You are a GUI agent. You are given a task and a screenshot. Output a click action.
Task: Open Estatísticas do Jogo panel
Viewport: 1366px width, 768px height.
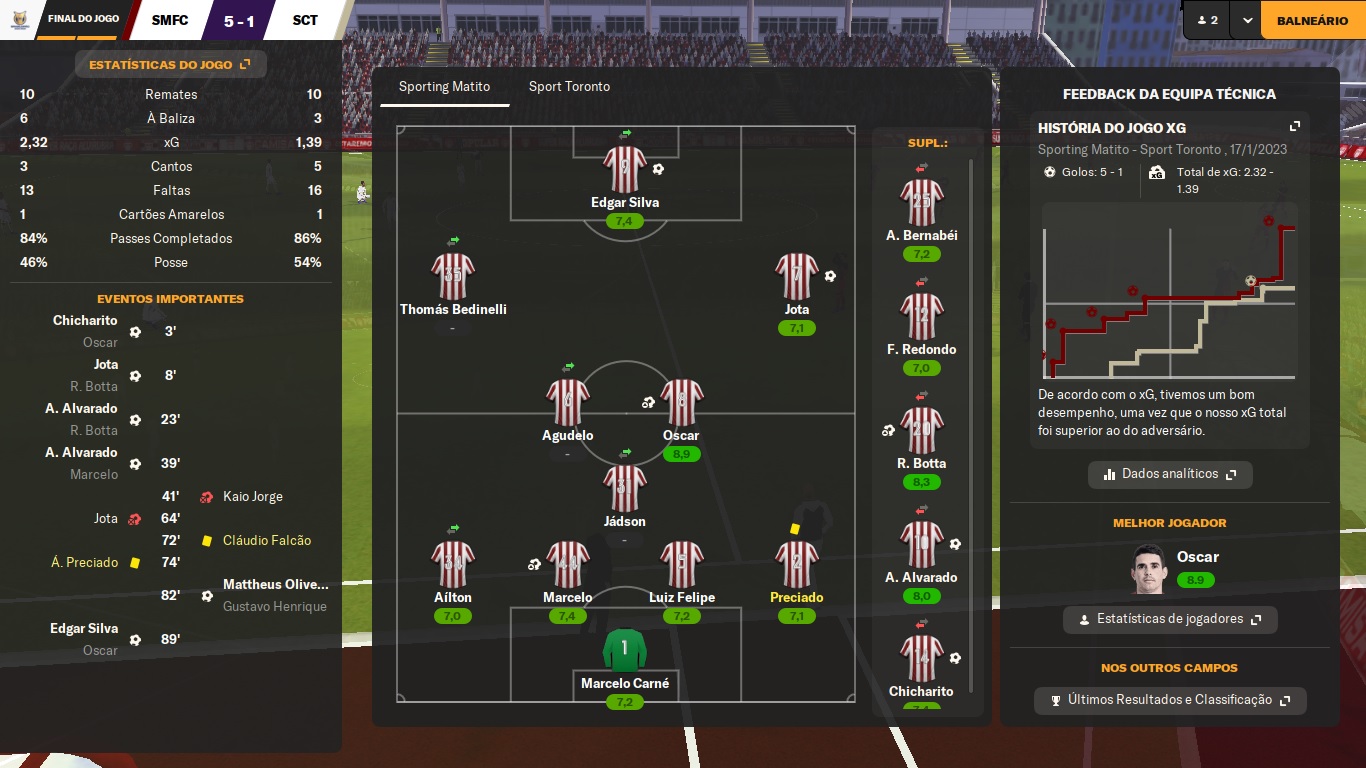[x=170, y=65]
